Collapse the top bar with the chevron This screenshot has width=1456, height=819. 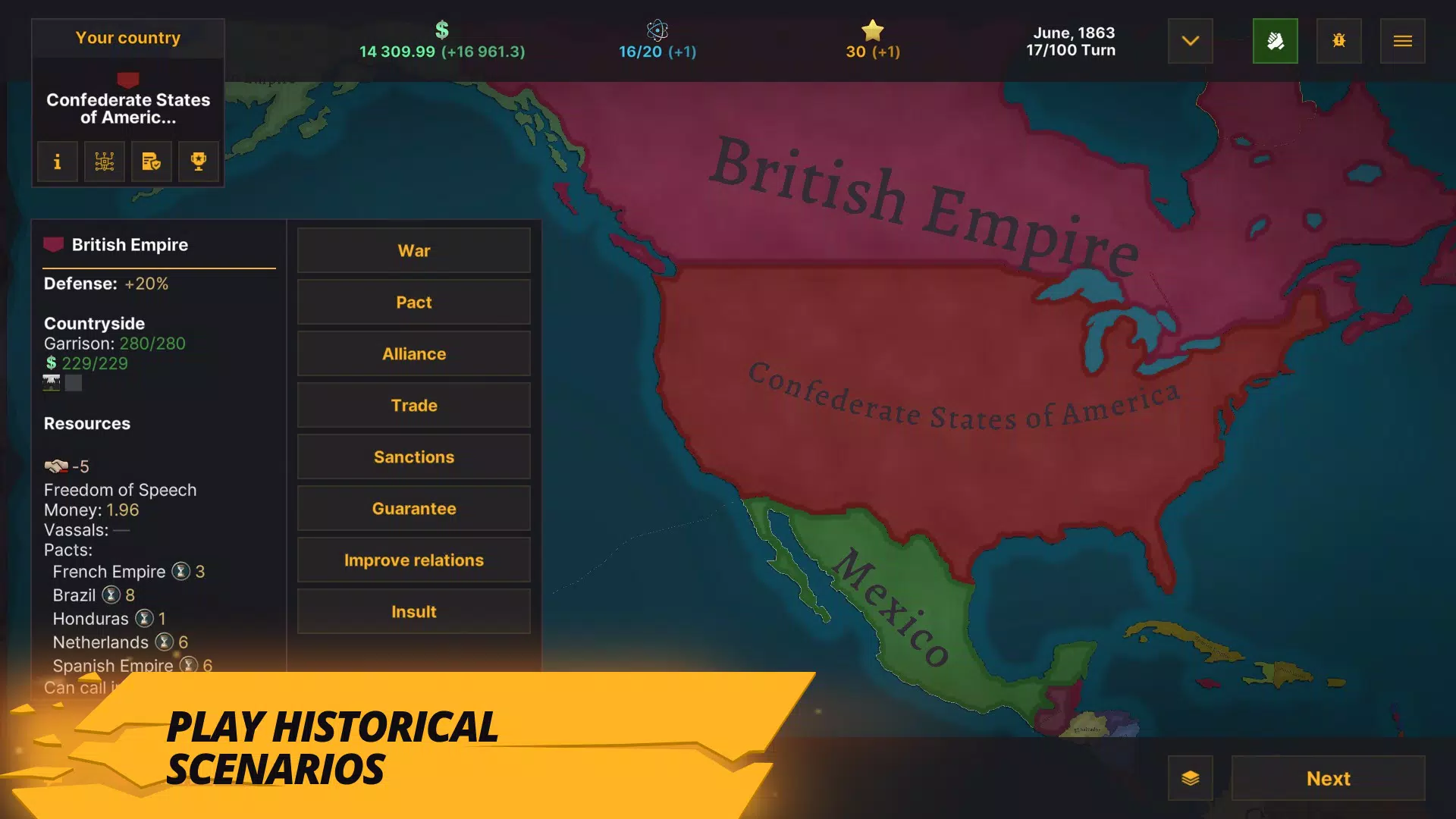coord(1190,41)
